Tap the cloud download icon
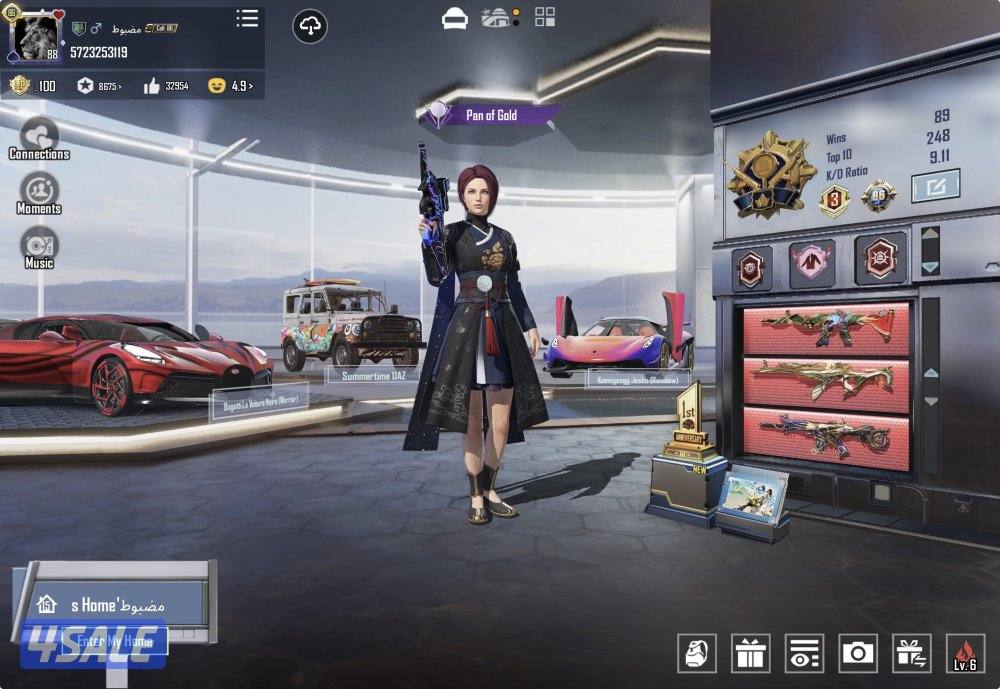Image resolution: width=1000 pixels, height=689 pixels. point(310,27)
